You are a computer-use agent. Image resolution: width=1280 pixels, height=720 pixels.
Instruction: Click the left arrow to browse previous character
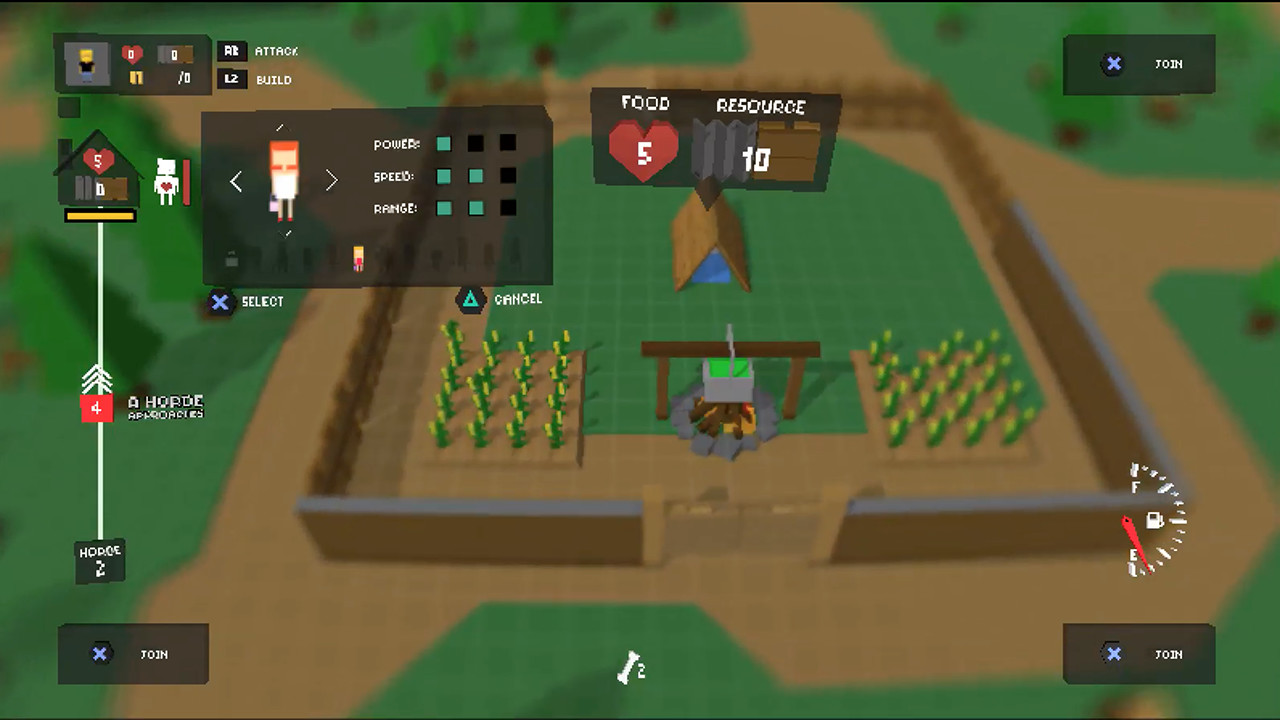[236, 181]
